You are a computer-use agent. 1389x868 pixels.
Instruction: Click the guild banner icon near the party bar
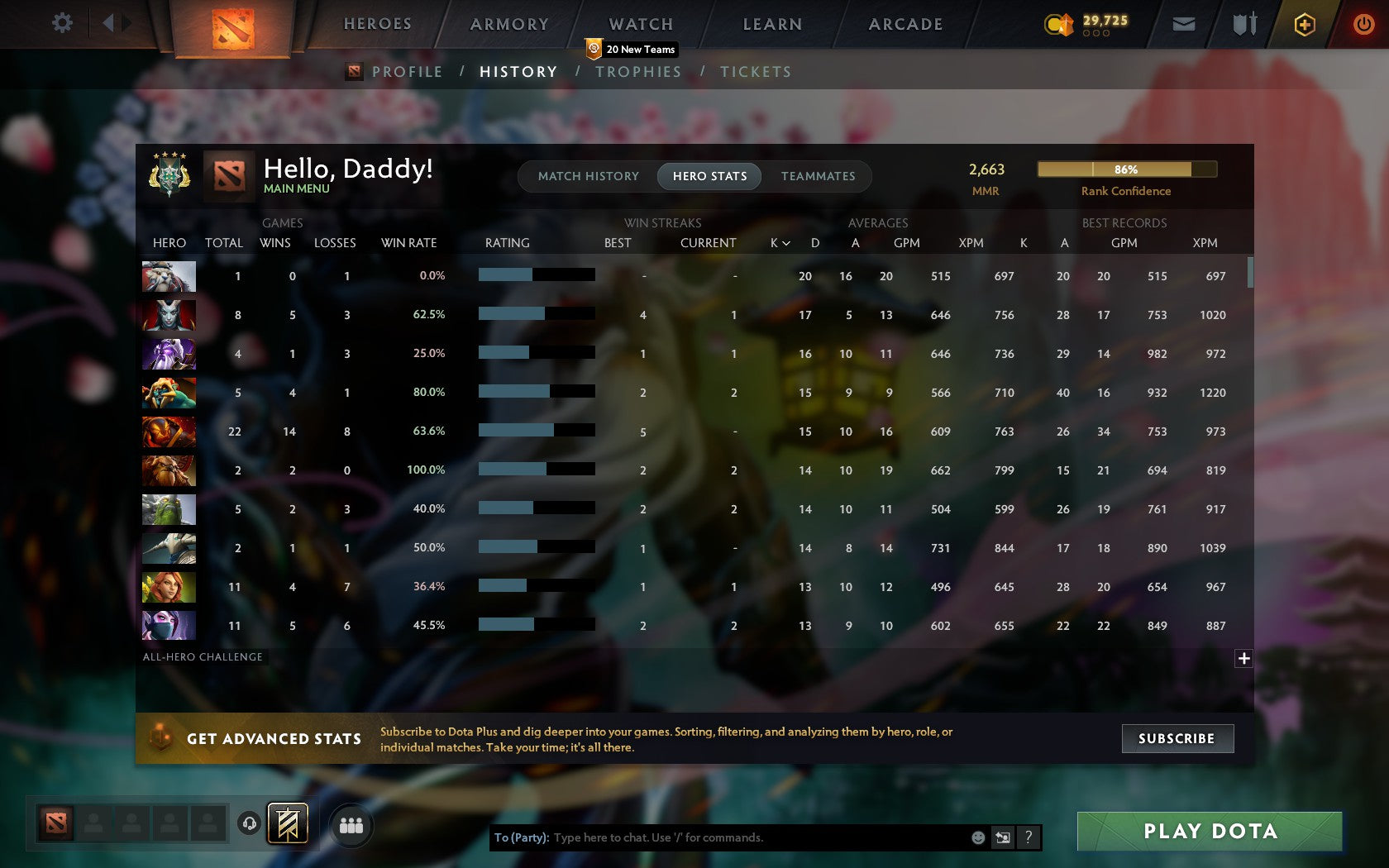(x=286, y=823)
